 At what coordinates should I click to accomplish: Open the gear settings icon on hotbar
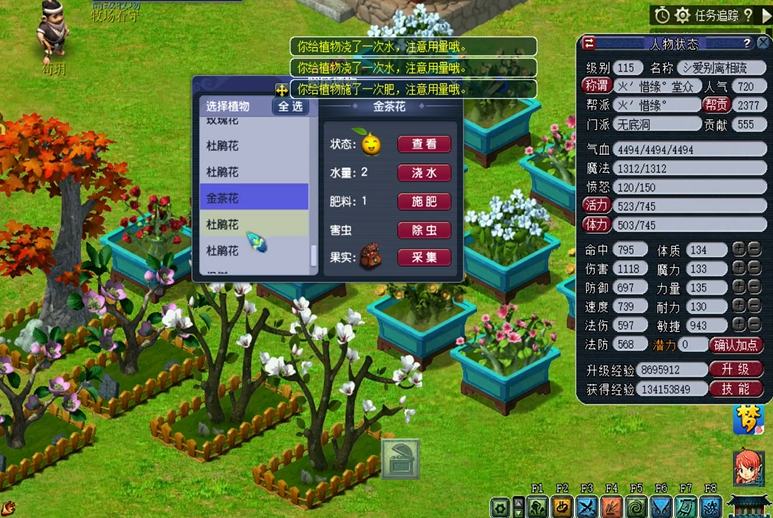pos(499,507)
